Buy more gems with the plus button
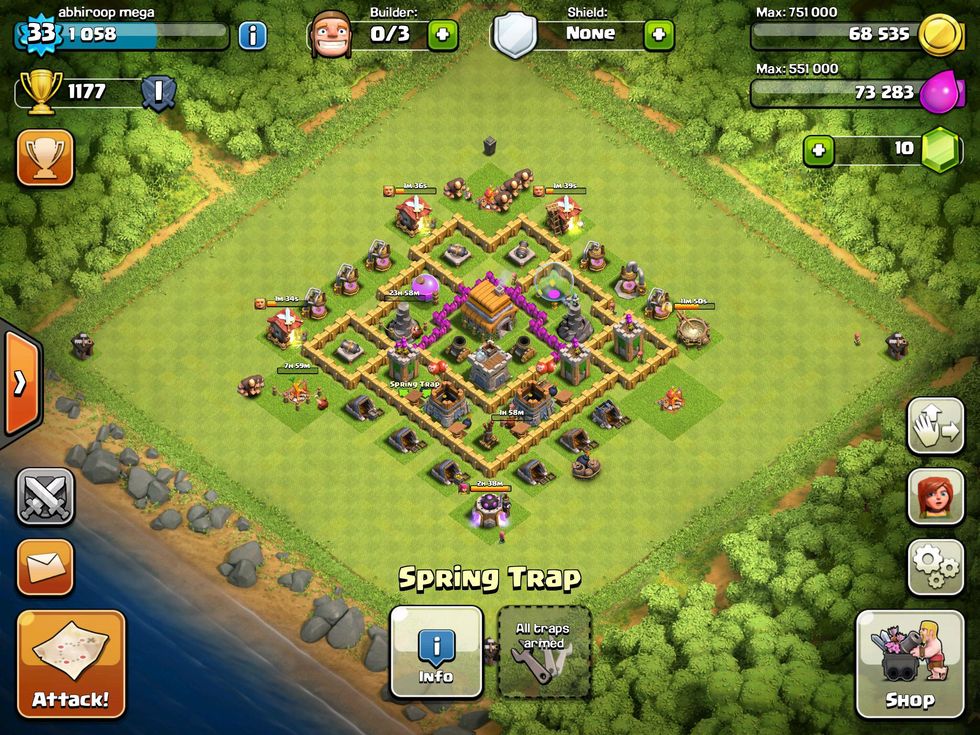The image size is (980, 735). tap(819, 150)
